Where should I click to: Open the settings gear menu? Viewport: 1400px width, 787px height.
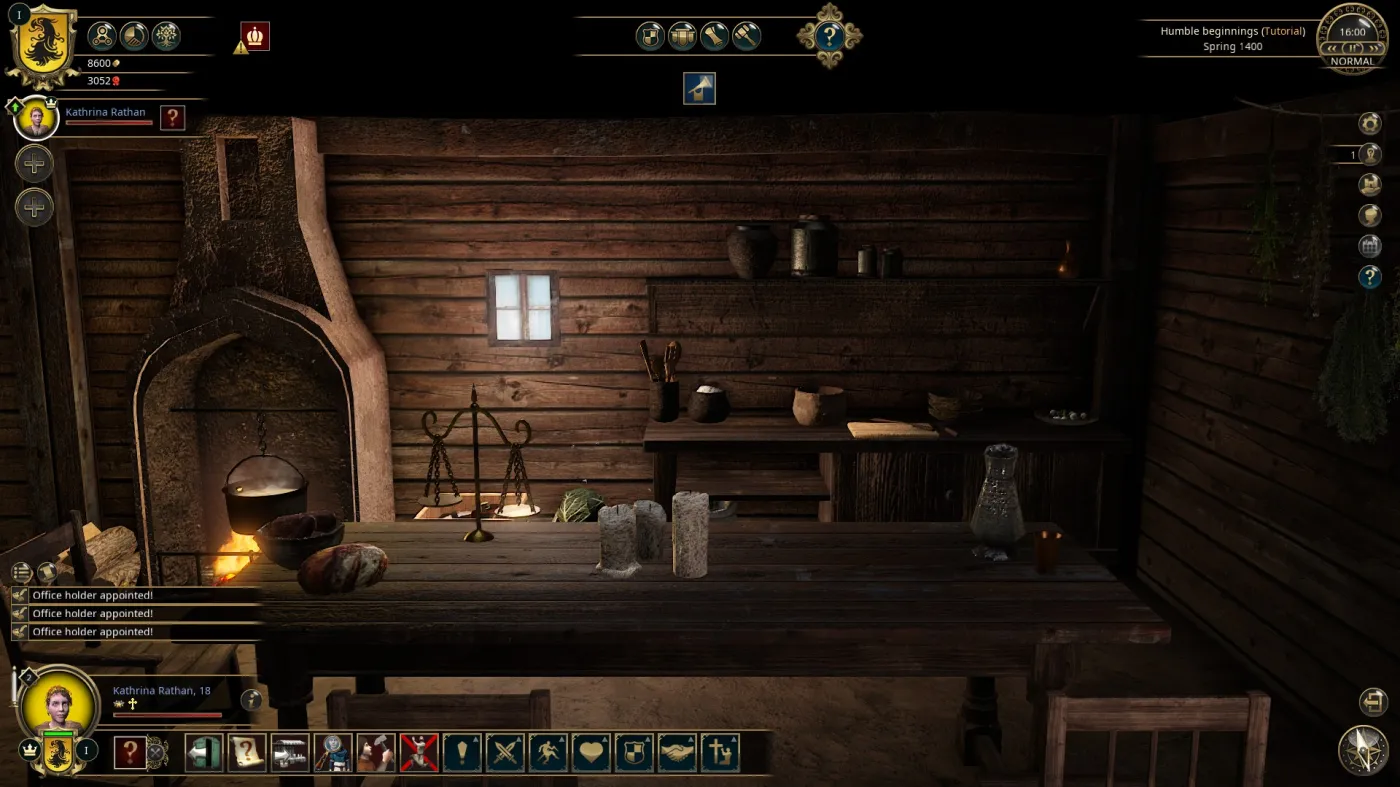[x=1368, y=123]
